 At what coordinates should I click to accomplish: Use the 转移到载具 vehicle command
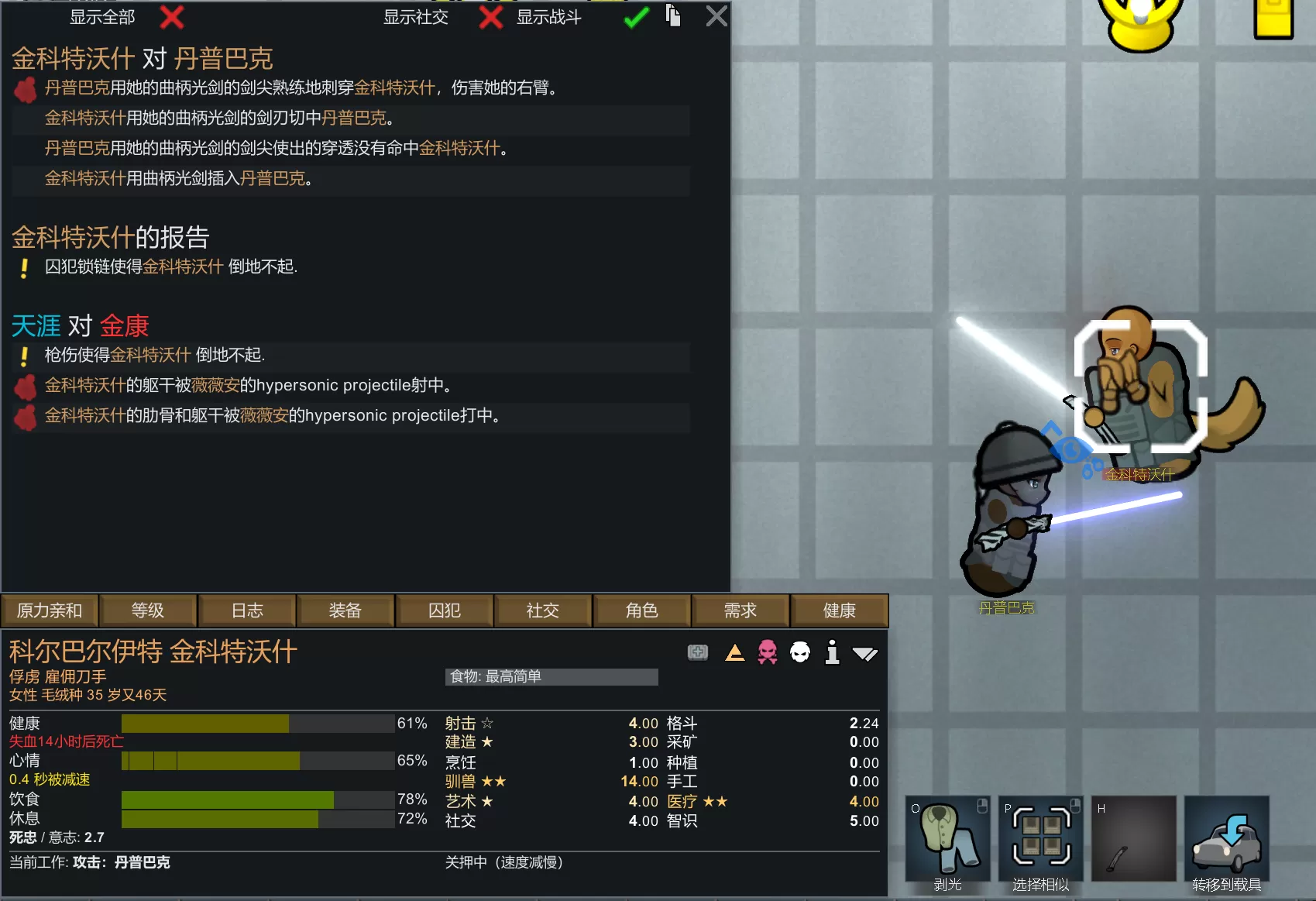coord(1226,840)
